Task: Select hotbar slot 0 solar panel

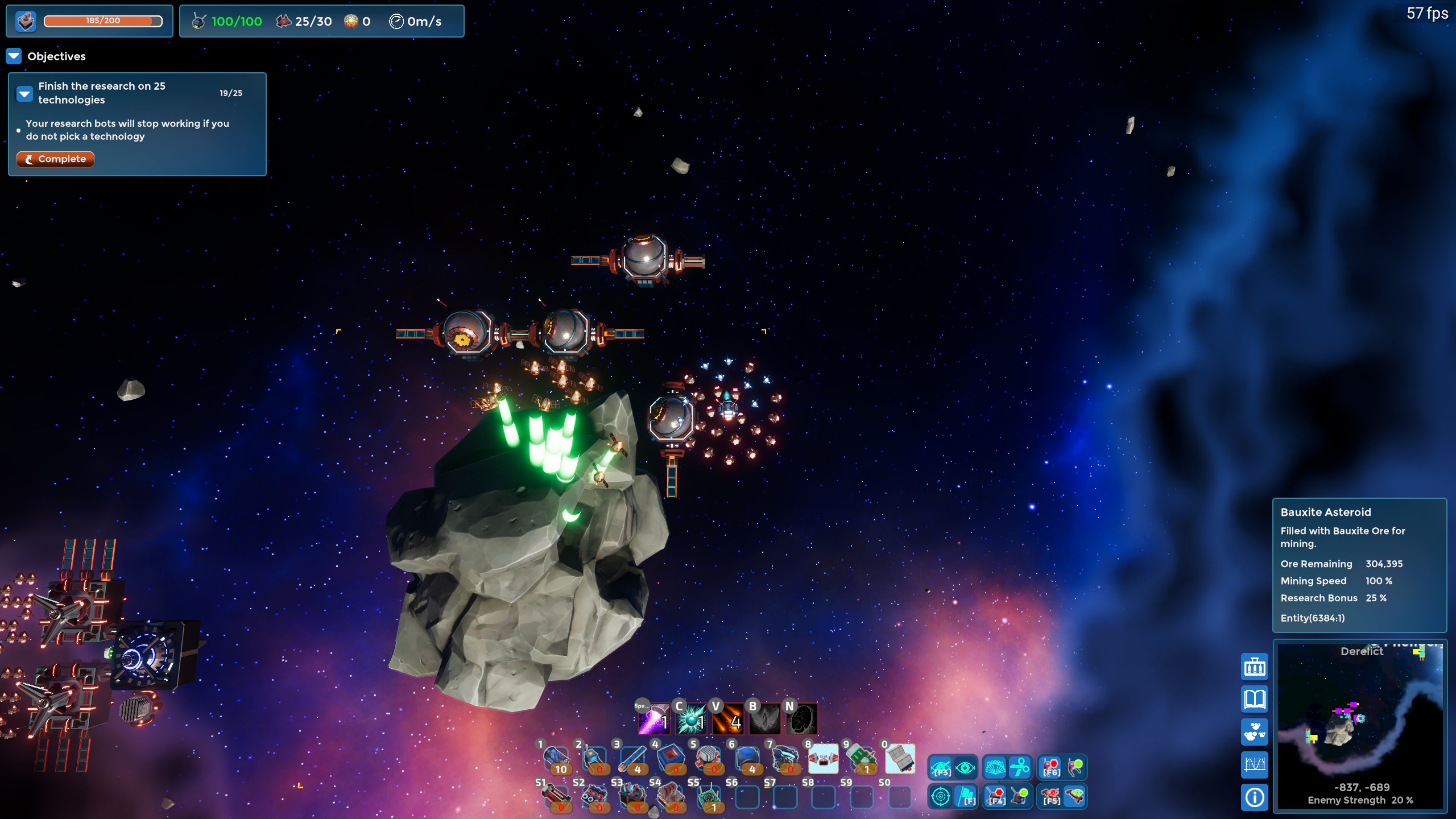Action: (x=900, y=759)
